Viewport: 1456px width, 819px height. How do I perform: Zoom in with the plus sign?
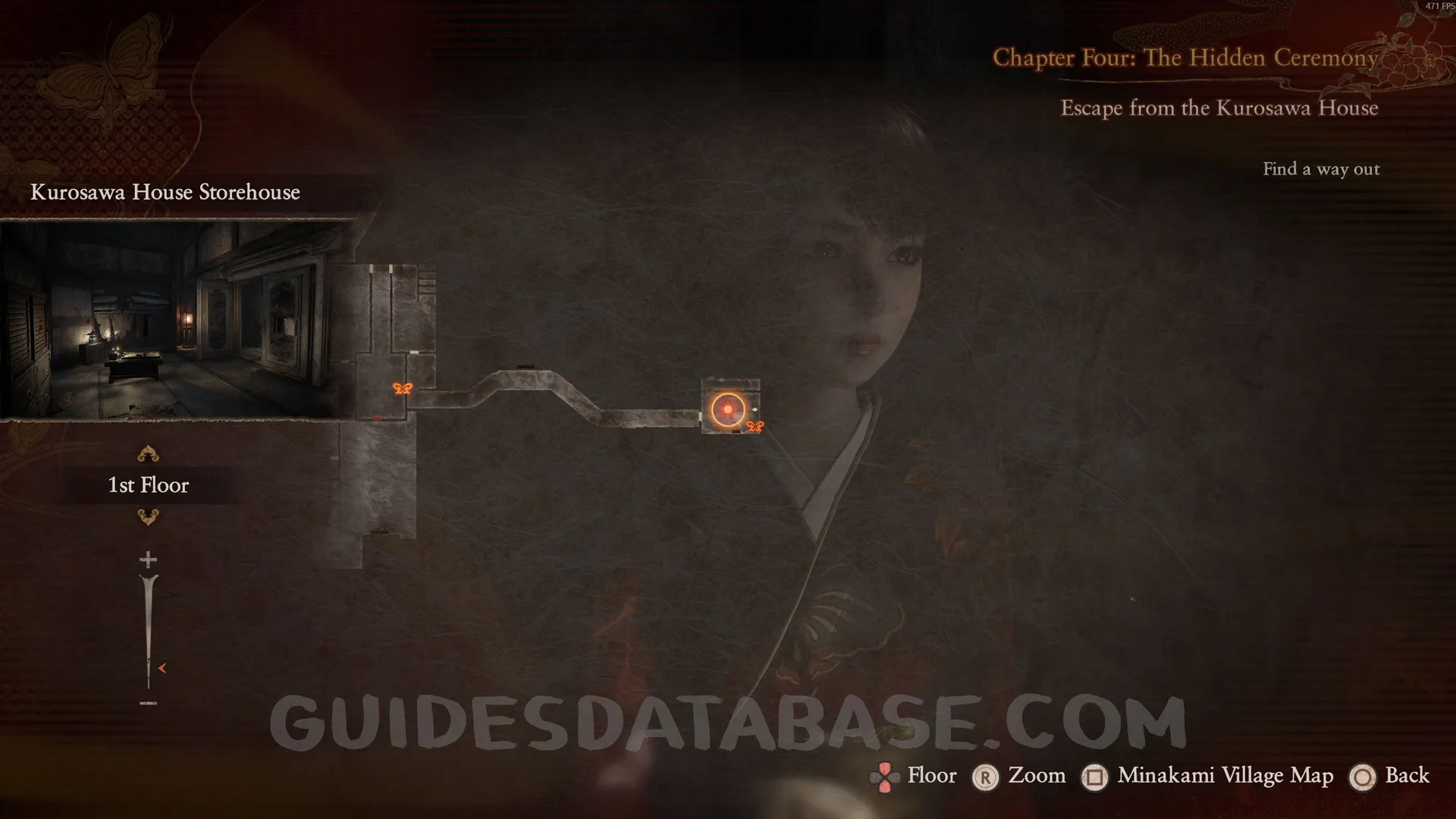click(148, 560)
